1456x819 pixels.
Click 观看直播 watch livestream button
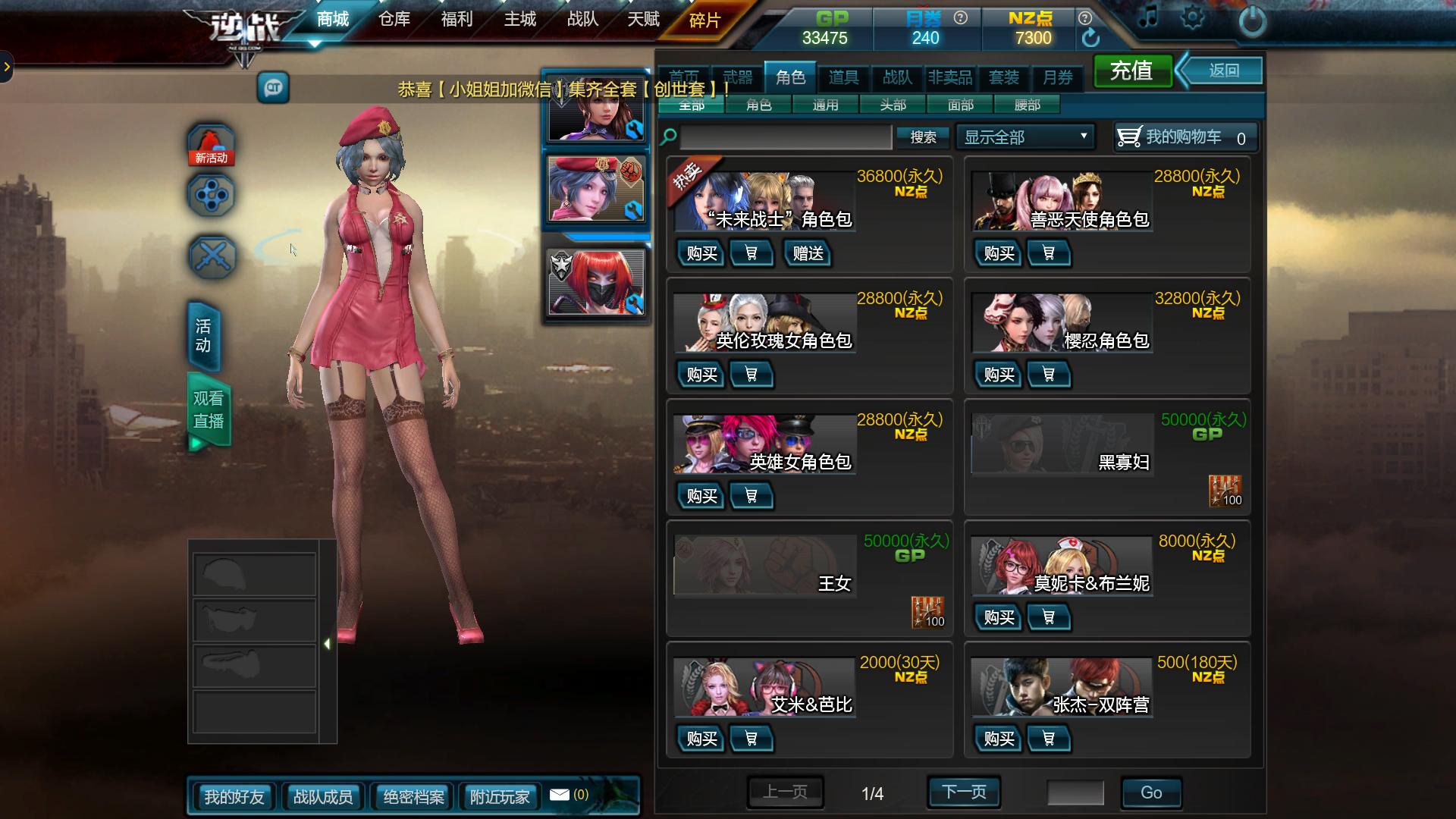coord(209,410)
